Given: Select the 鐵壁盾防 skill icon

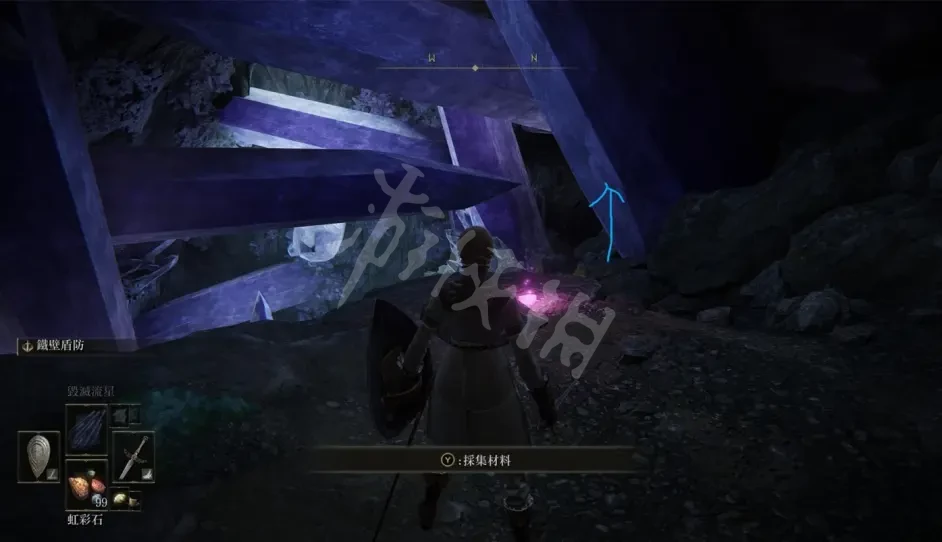Looking at the screenshot, I should [x=27, y=346].
